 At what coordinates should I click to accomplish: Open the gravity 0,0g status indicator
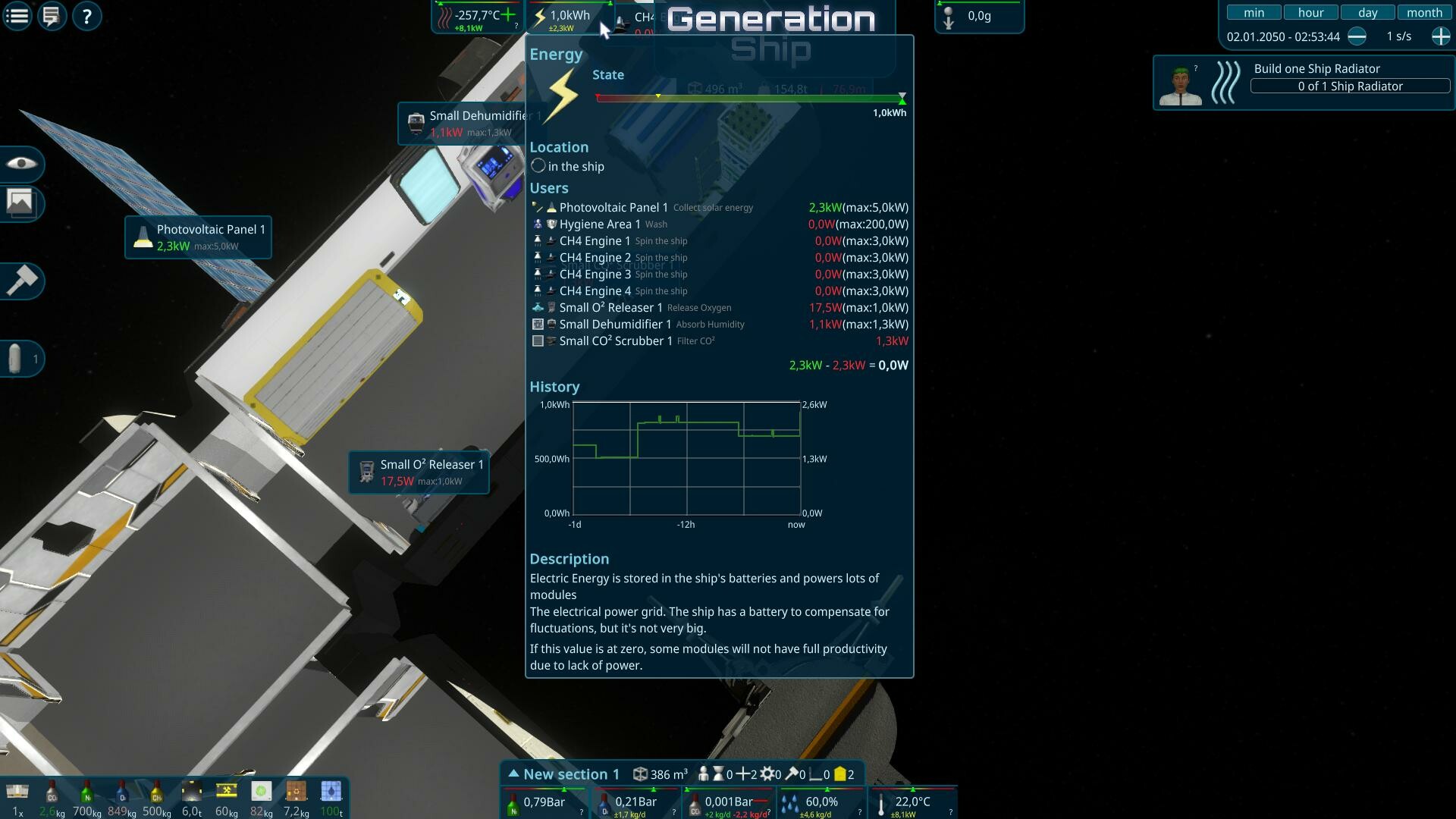tap(979, 16)
